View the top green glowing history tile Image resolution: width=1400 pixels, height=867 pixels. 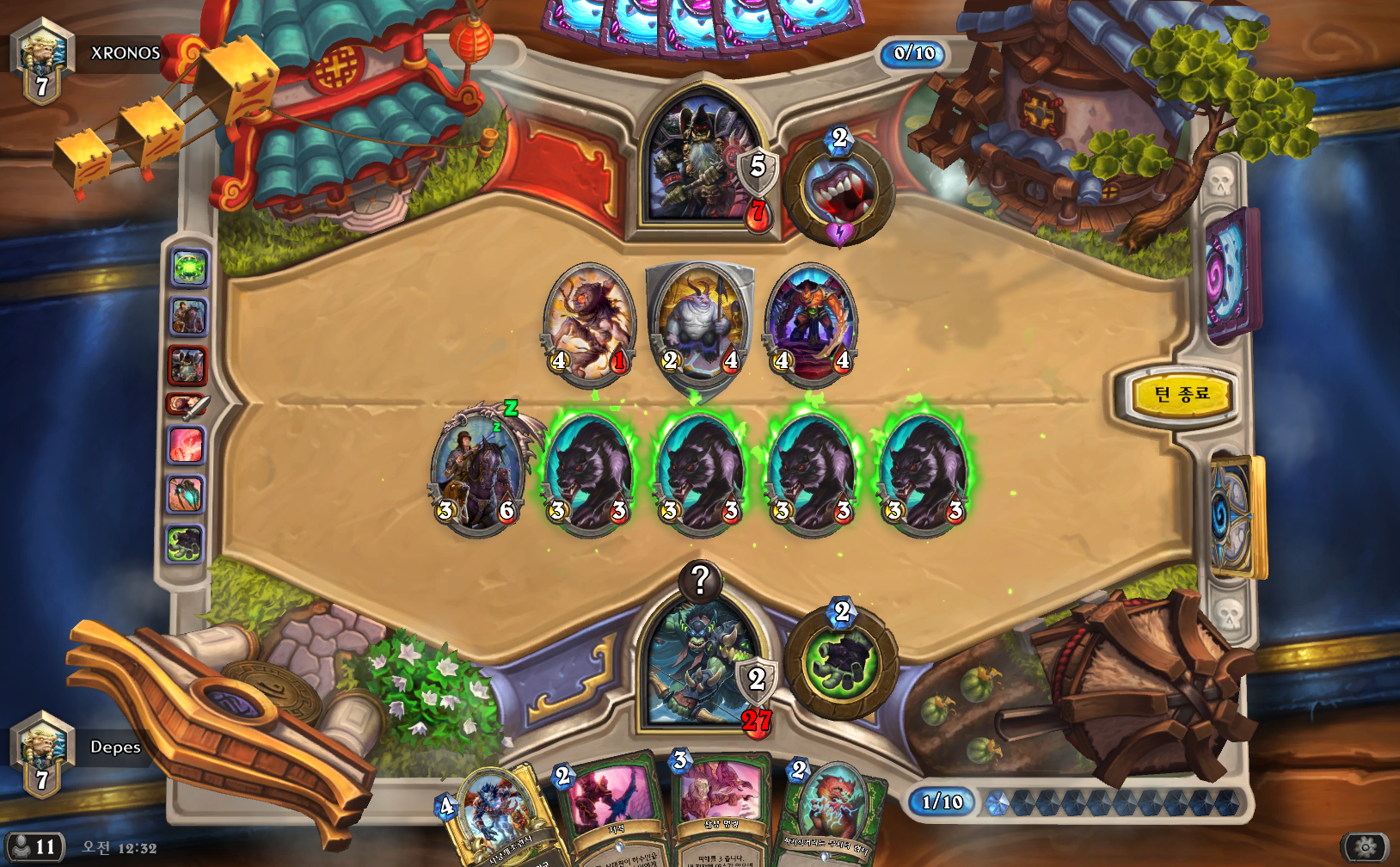click(188, 268)
